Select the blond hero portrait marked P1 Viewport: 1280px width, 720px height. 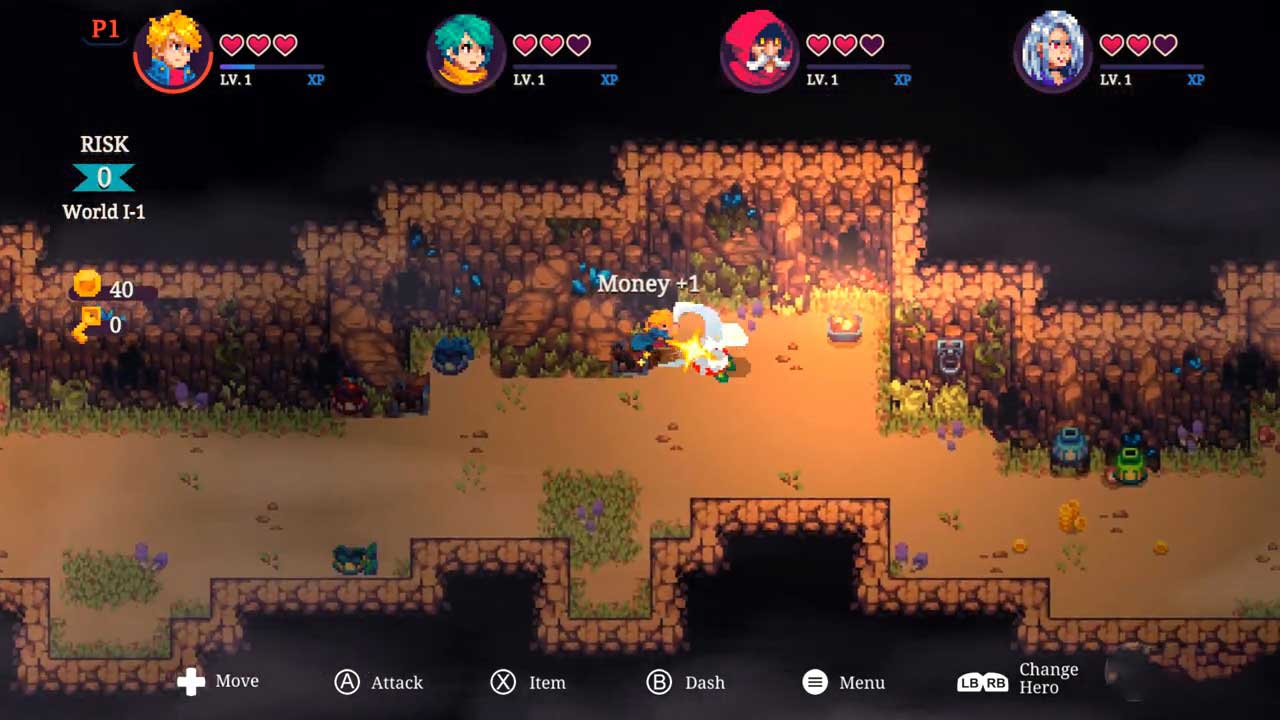tap(172, 53)
